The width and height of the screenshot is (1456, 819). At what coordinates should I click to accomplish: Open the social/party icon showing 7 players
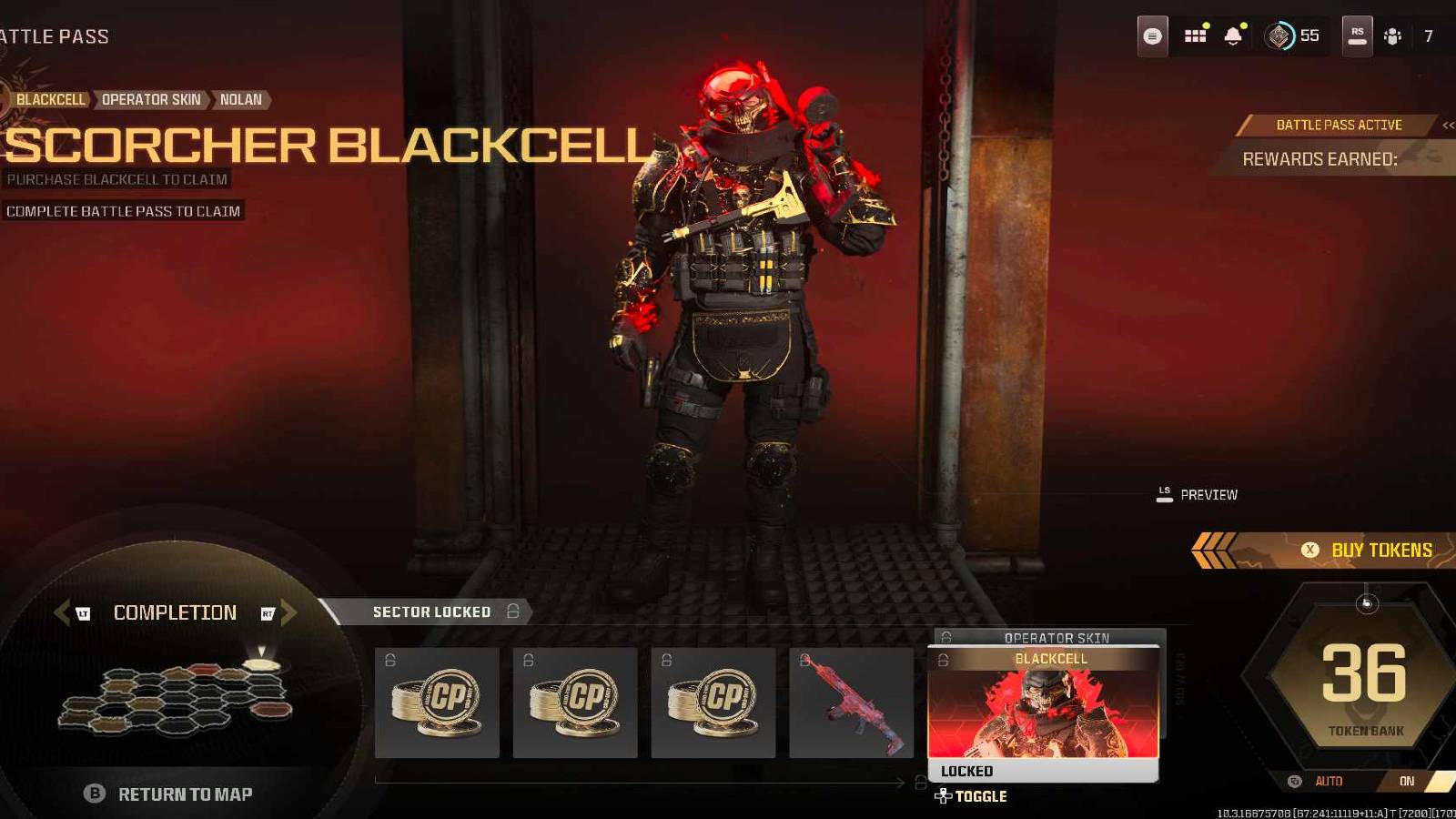[x=1390, y=35]
